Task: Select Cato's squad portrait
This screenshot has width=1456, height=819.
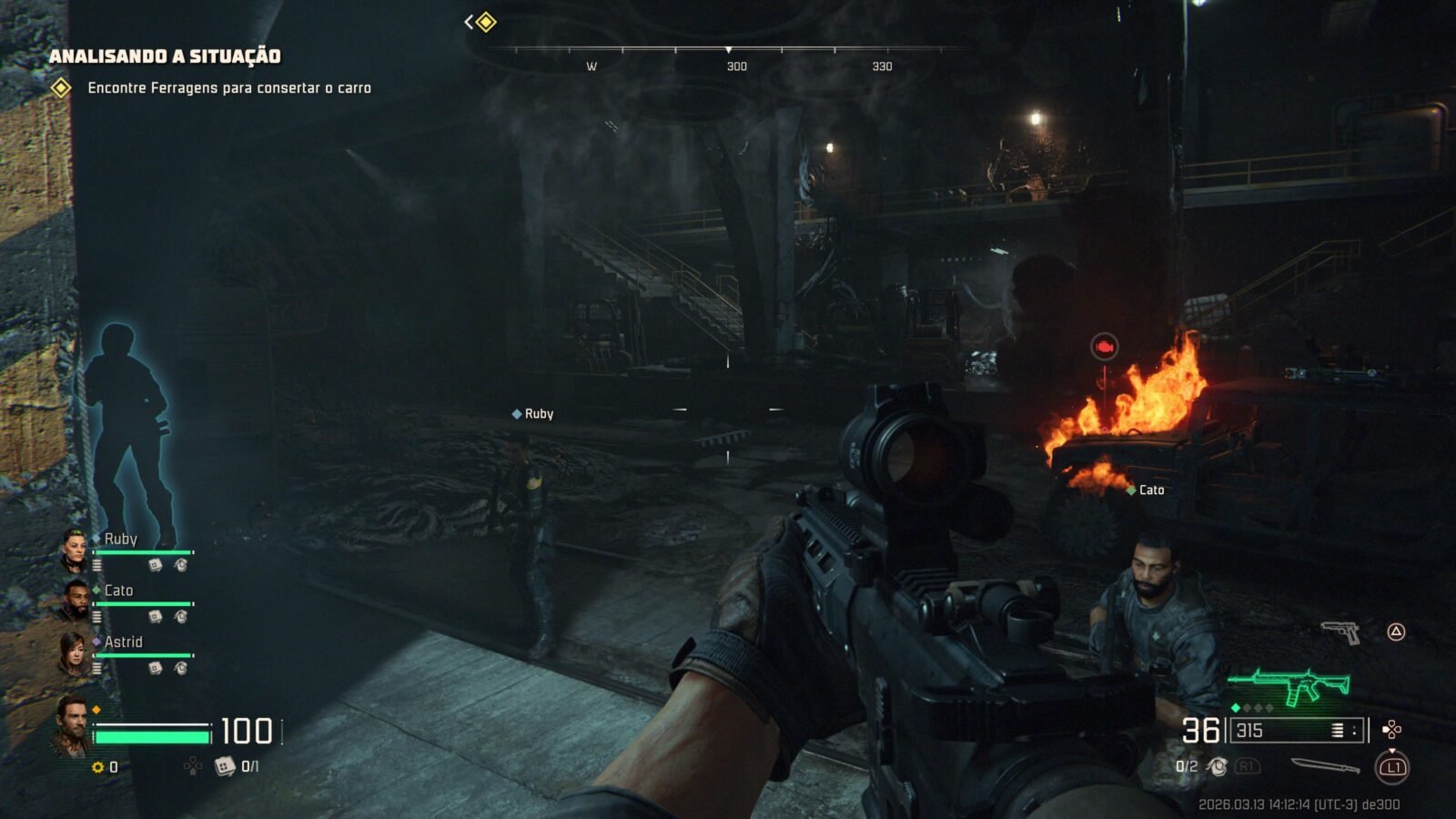Action: tap(75, 599)
